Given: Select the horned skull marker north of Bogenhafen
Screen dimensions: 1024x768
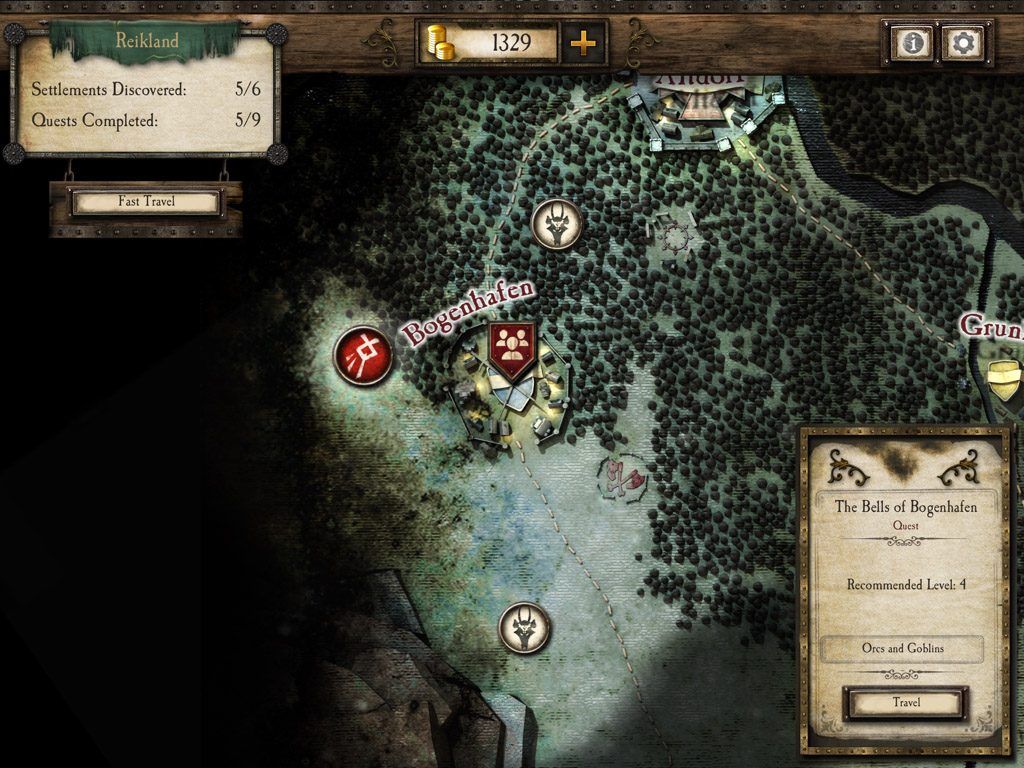Looking at the screenshot, I should [x=557, y=223].
